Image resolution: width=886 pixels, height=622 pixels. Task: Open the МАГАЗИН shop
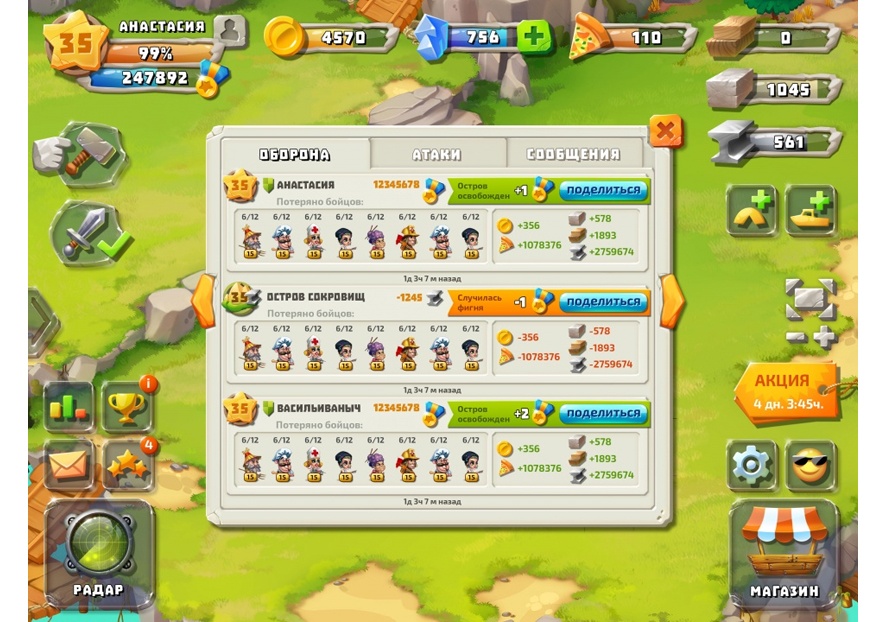[x=784, y=552]
